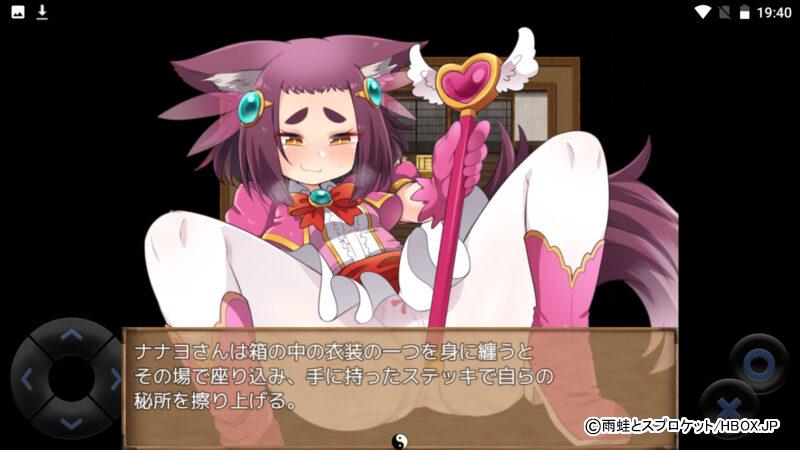Open the image notification icon in status bar
This screenshot has height=450, width=800.
tap(18, 12)
